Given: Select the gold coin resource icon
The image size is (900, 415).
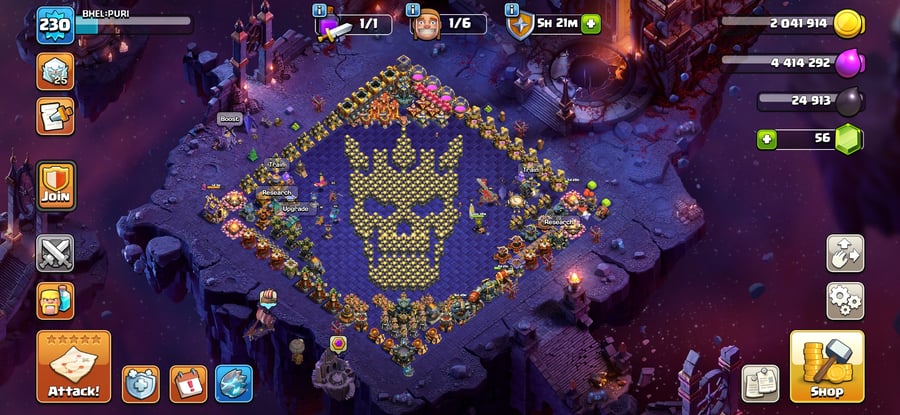Looking at the screenshot, I should click(848, 24).
